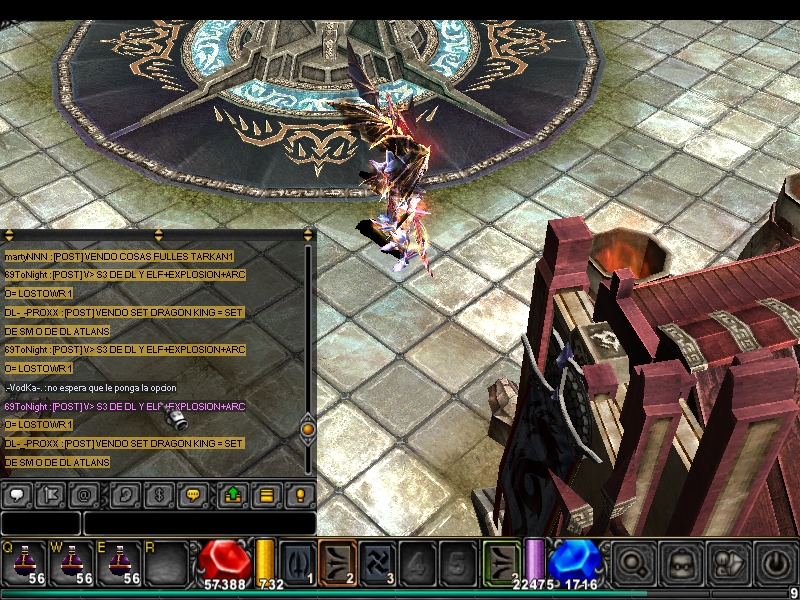Screen dimensions: 800x600
Task: Choose the pinwheel skill in slot 3
Action: click(378, 561)
